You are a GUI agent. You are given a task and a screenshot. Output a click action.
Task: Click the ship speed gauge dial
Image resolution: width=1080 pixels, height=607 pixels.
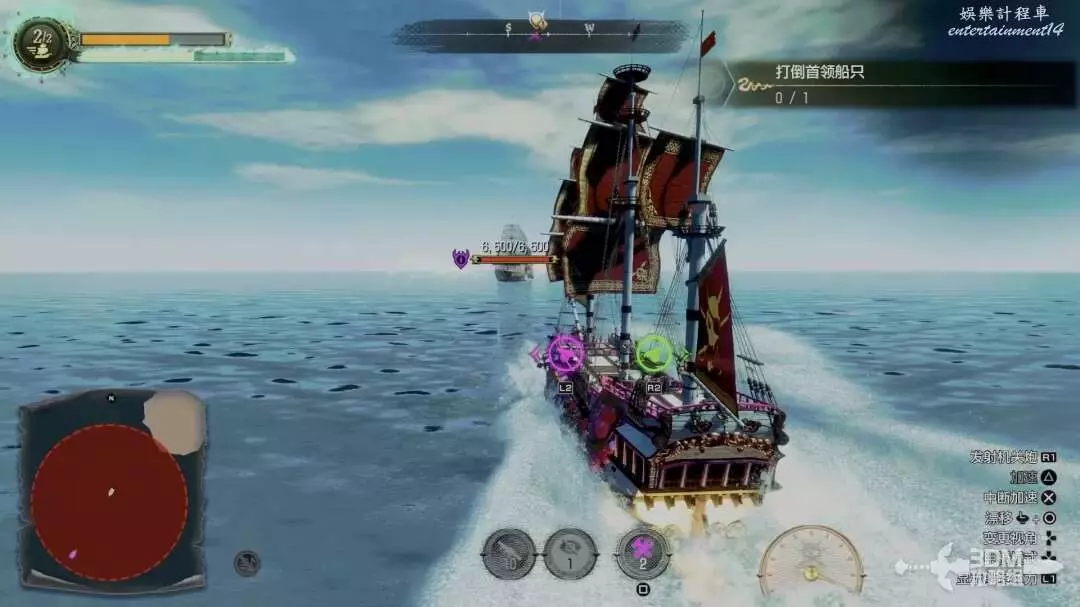coord(811,562)
